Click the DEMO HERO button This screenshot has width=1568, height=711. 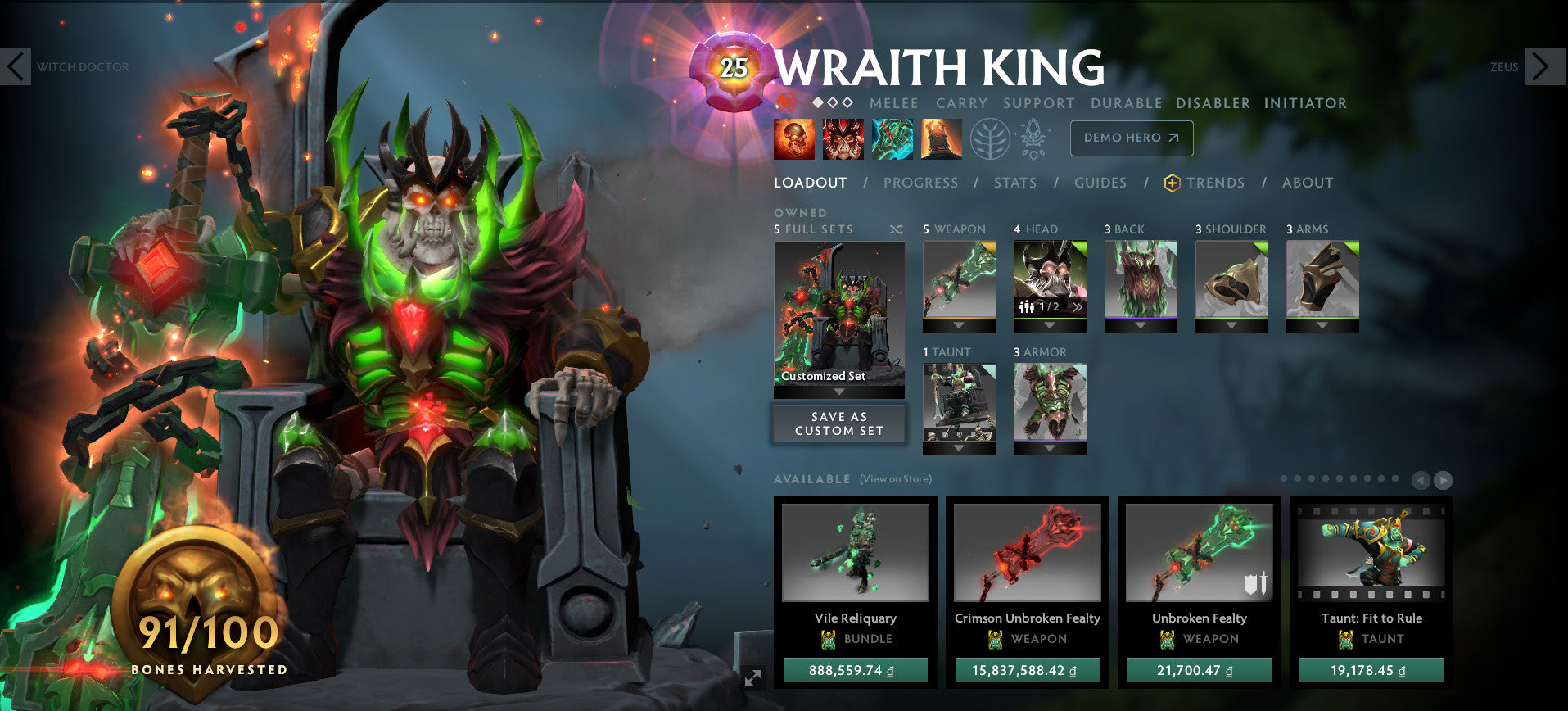(1131, 138)
